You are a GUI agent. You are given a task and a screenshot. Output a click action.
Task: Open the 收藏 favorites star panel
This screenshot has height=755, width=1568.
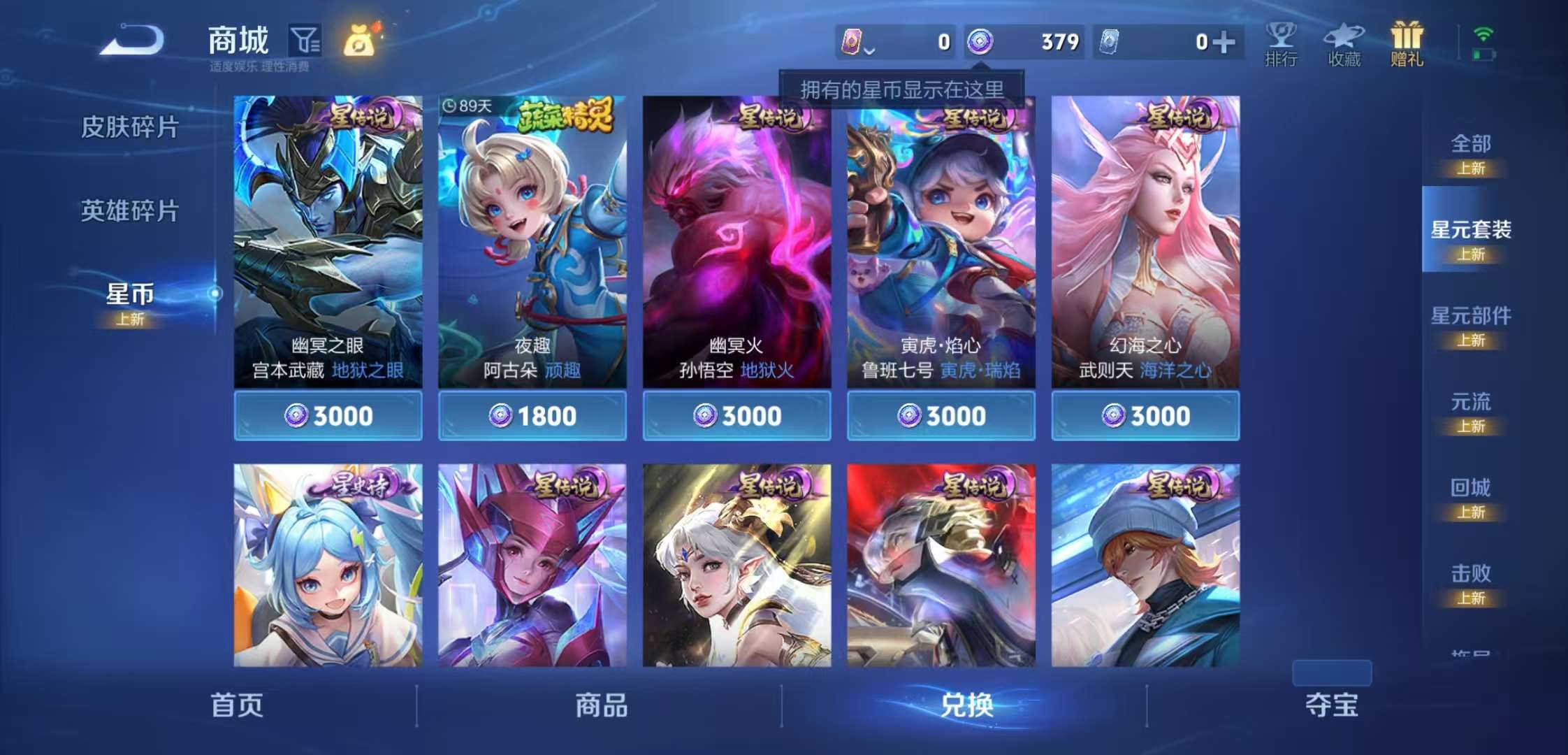1345,43
